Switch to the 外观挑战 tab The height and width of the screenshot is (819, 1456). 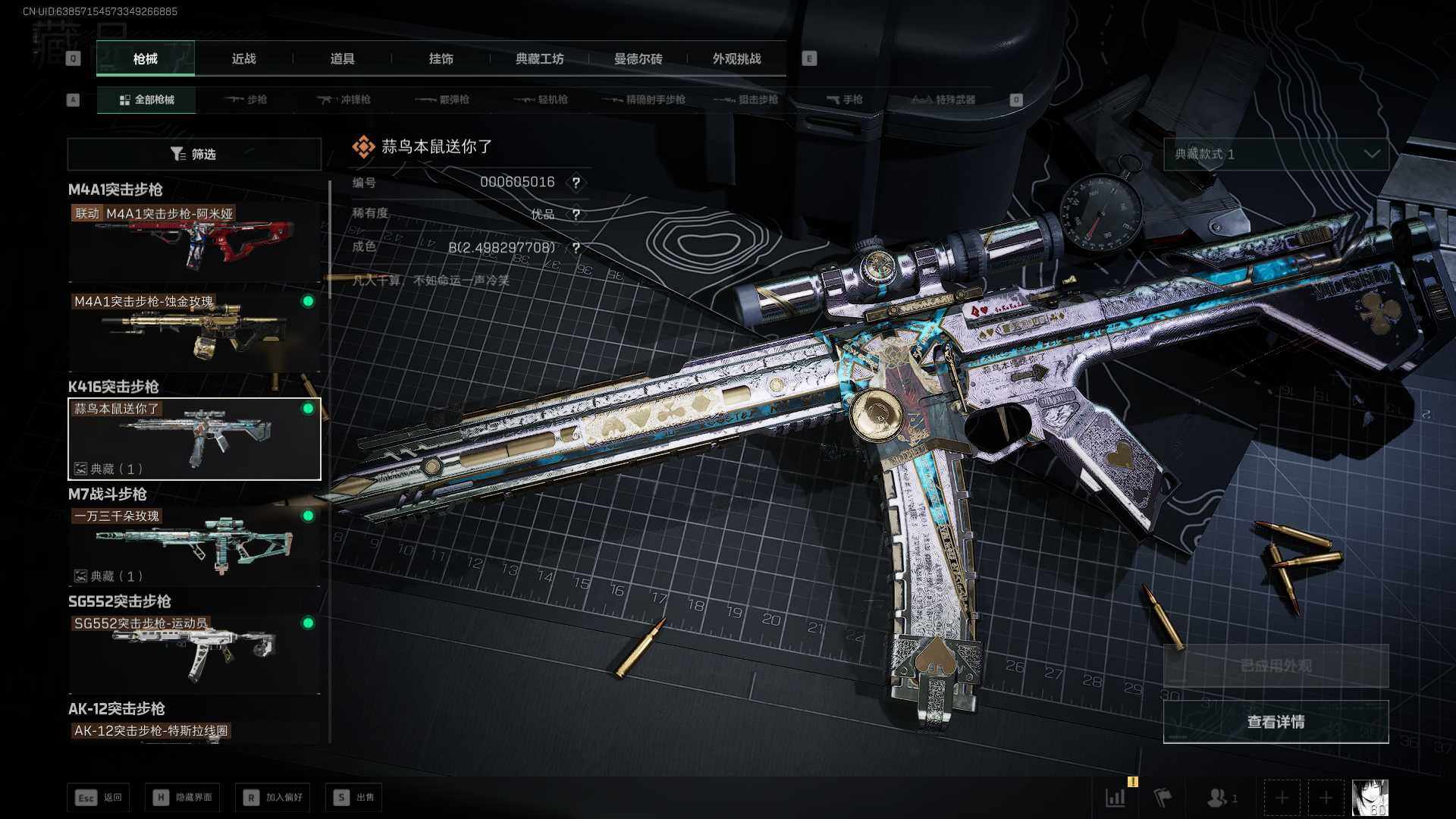click(736, 58)
